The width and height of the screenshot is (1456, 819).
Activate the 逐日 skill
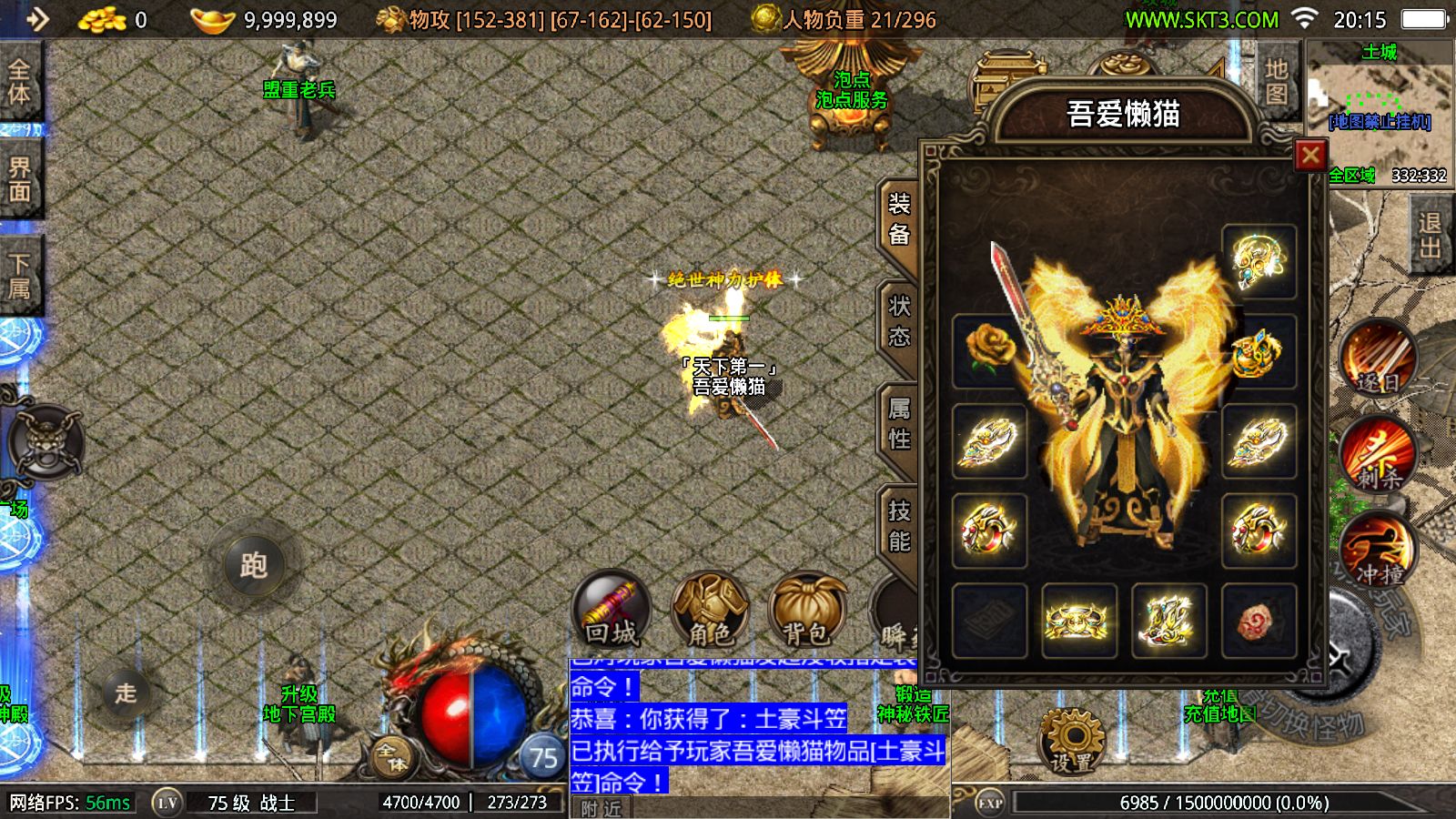click(x=1377, y=358)
